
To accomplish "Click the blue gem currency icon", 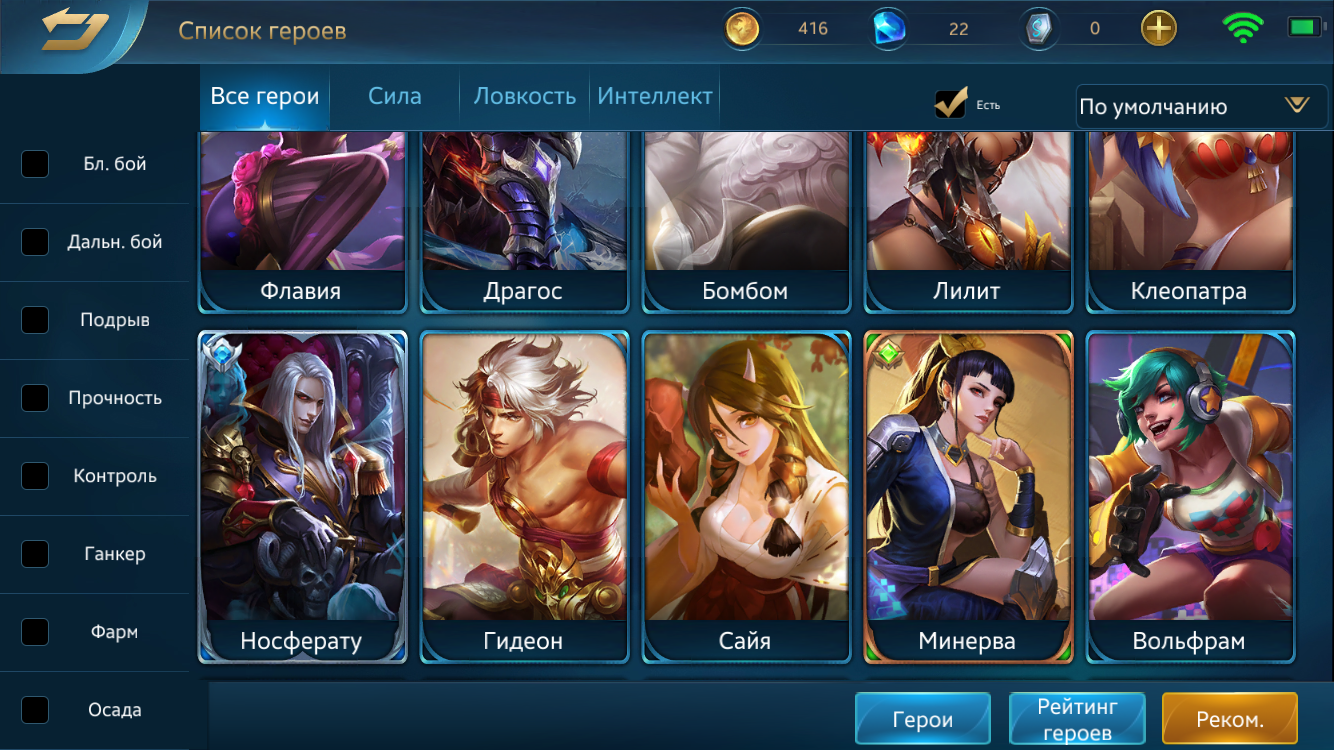I will pyautogui.click(x=888, y=28).
